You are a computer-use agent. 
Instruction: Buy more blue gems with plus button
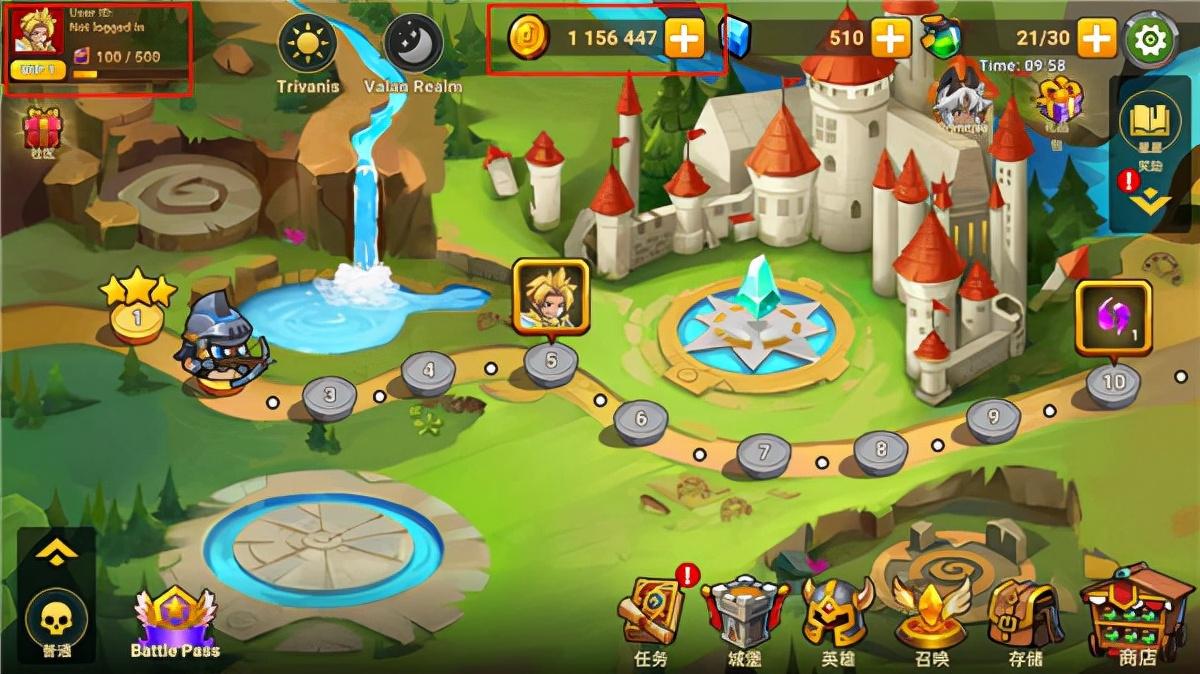pyautogui.click(x=890, y=38)
